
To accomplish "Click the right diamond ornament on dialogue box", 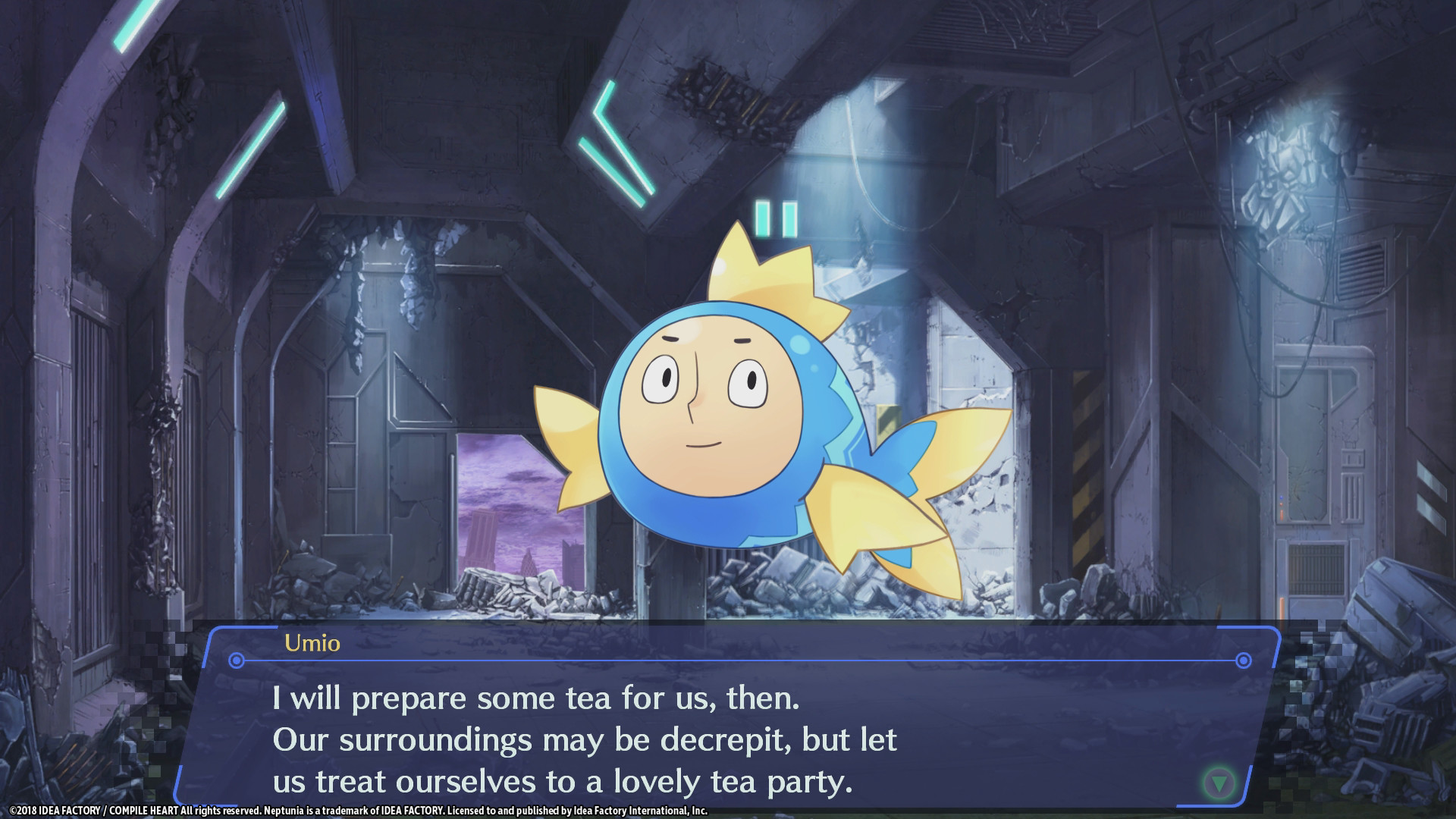I will coord(1242,659).
